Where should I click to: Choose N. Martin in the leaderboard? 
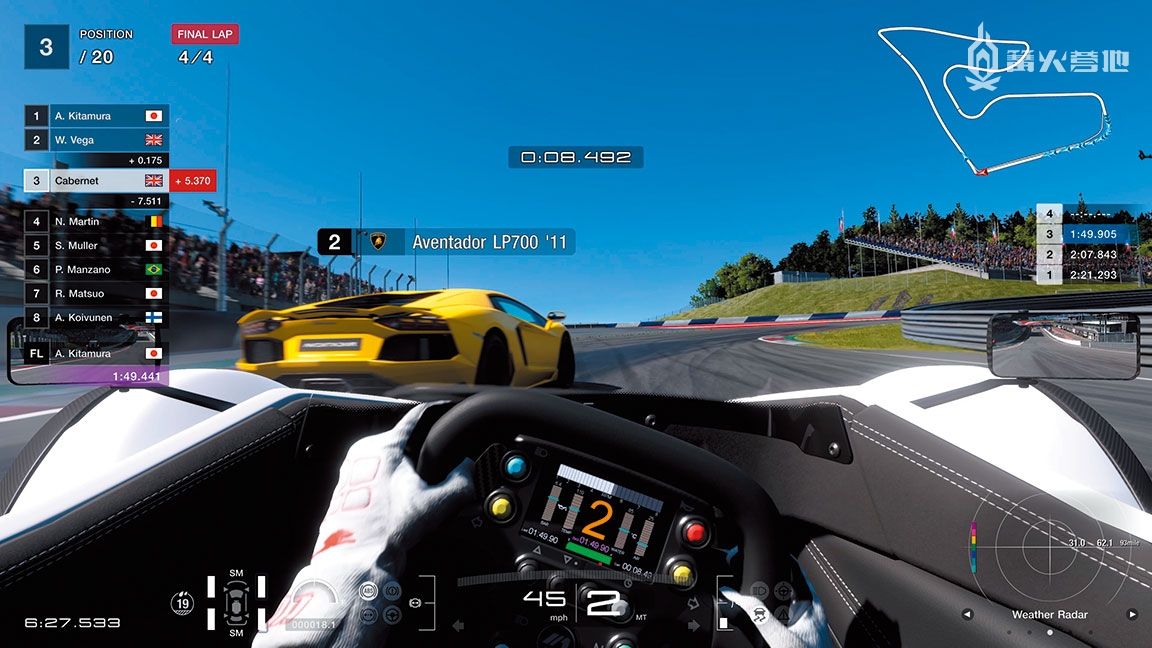click(x=96, y=221)
